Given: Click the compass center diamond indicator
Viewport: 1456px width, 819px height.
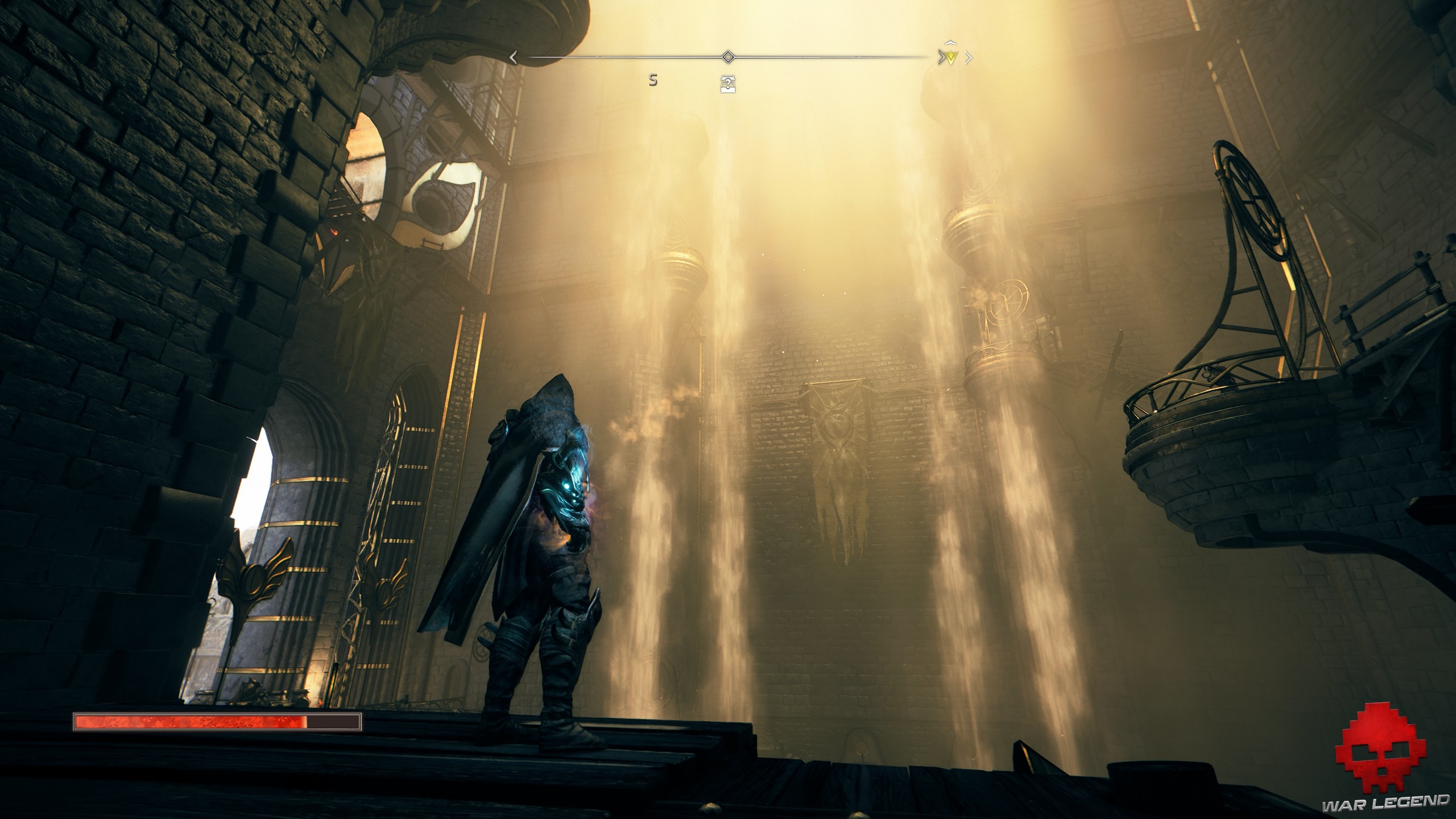Looking at the screenshot, I should 727,57.
